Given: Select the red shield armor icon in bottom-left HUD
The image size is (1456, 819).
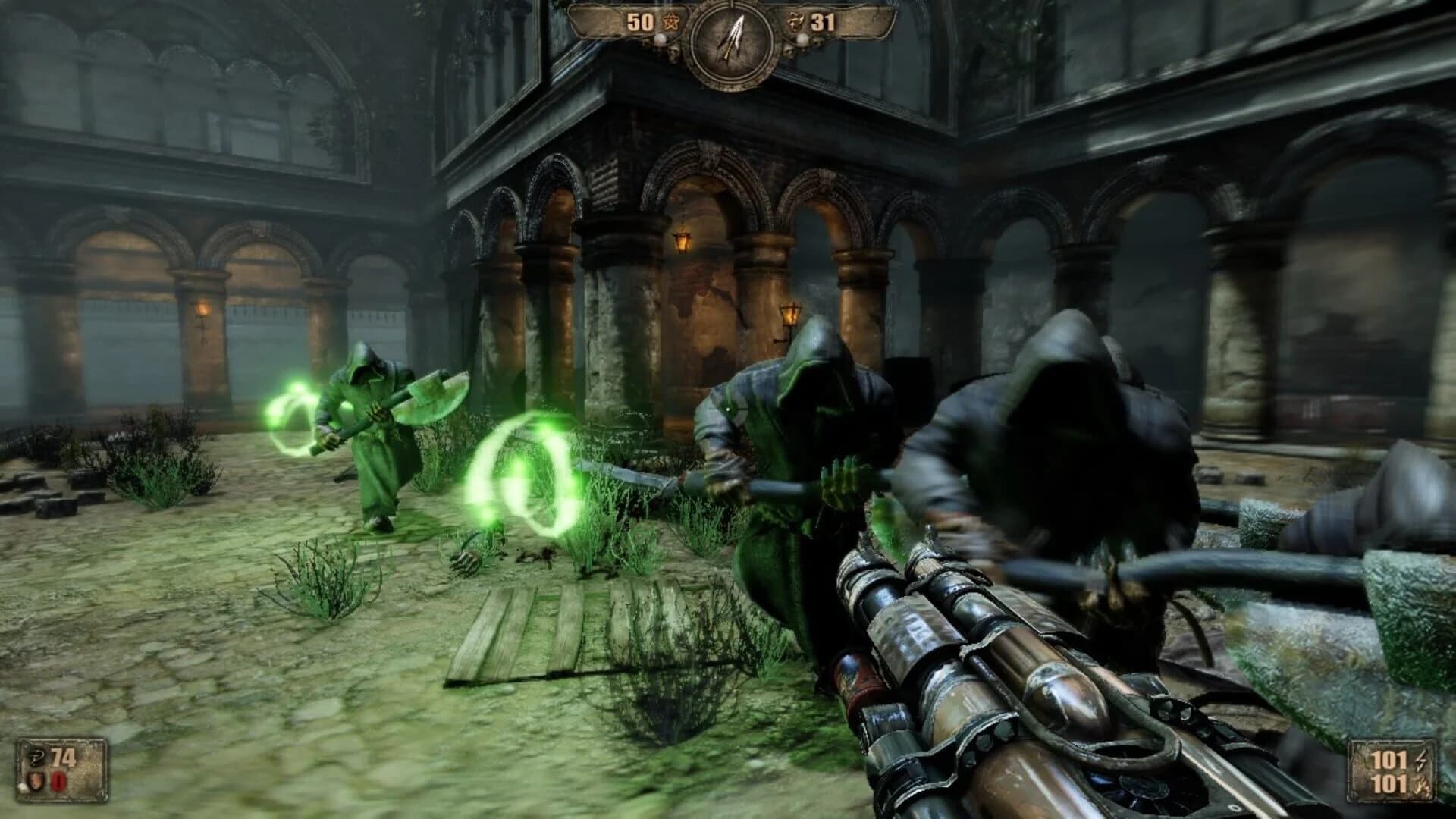Looking at the screenshot, I should point(35,781).
